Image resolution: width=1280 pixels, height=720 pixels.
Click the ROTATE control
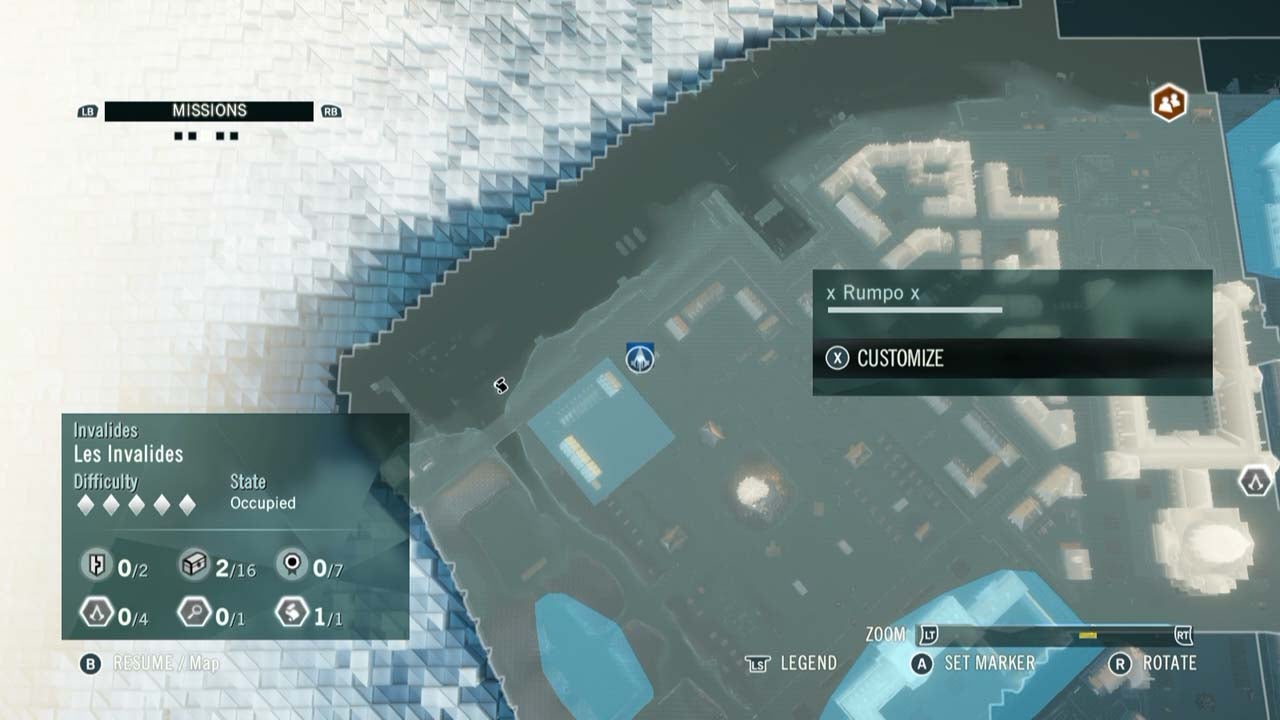tap(1165, 662)
